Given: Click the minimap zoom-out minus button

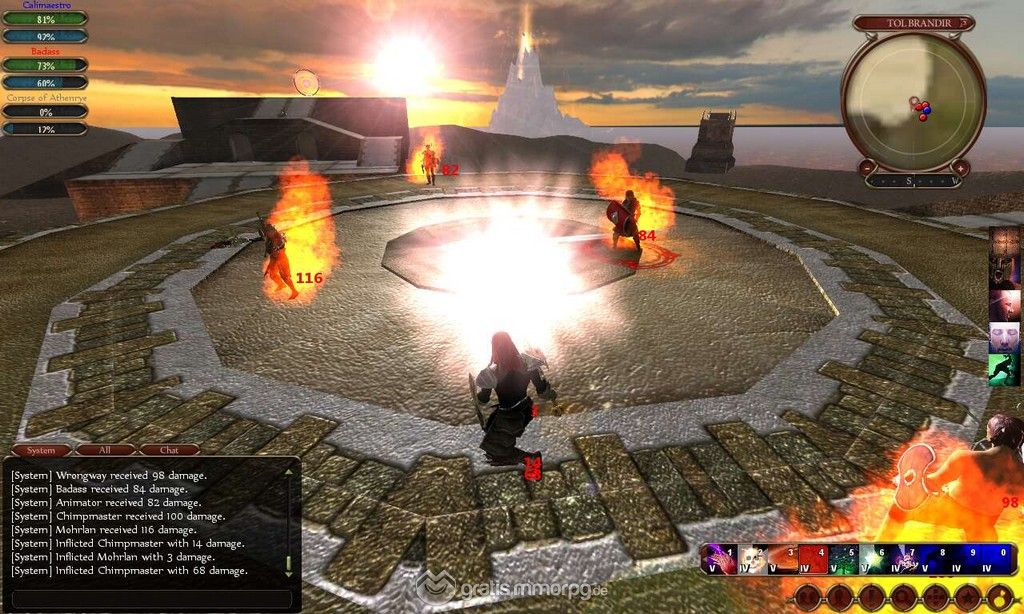Looking at the screenshot, I should (x=867, y=168).
